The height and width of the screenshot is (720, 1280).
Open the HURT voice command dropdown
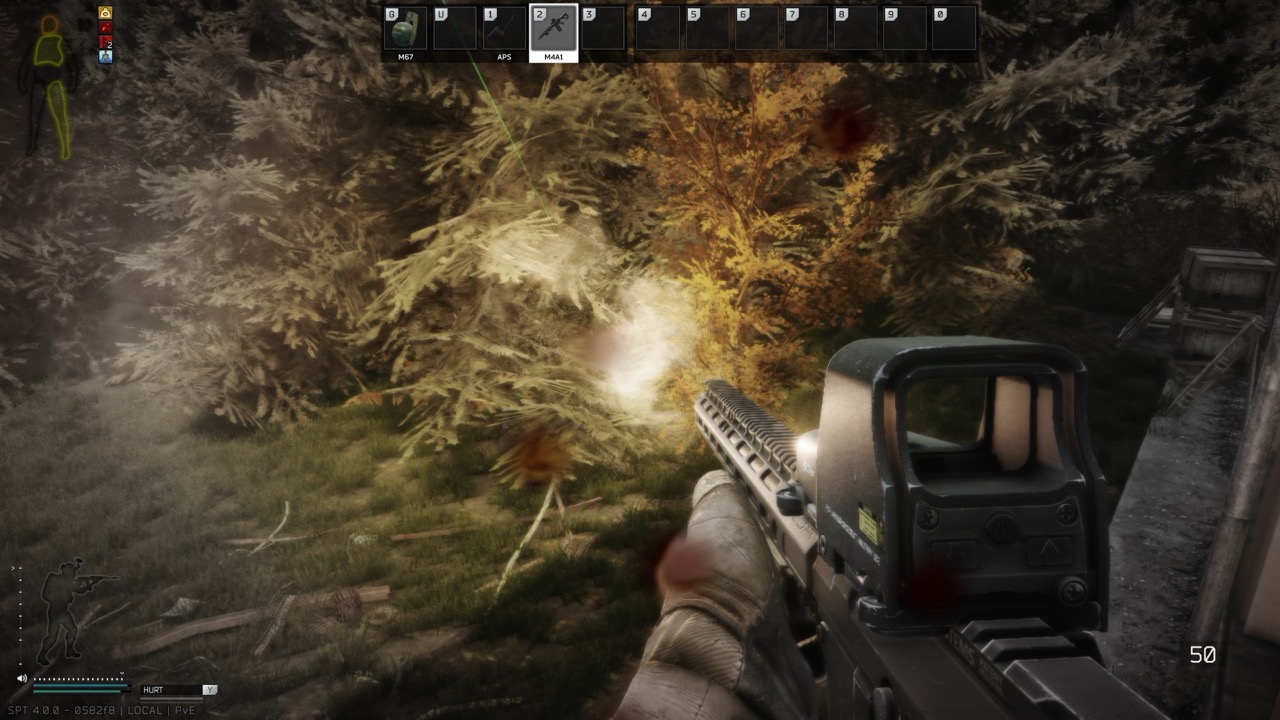tap(169, 689)
